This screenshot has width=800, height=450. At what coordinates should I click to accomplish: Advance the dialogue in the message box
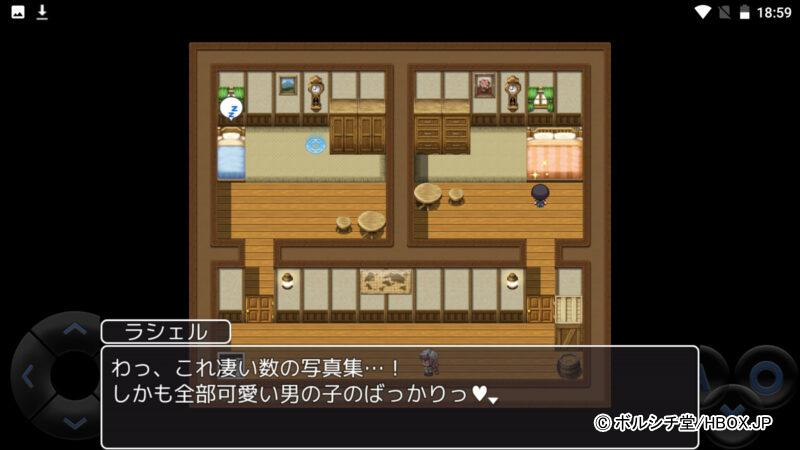pyautogui.click(x=400, y=396)
